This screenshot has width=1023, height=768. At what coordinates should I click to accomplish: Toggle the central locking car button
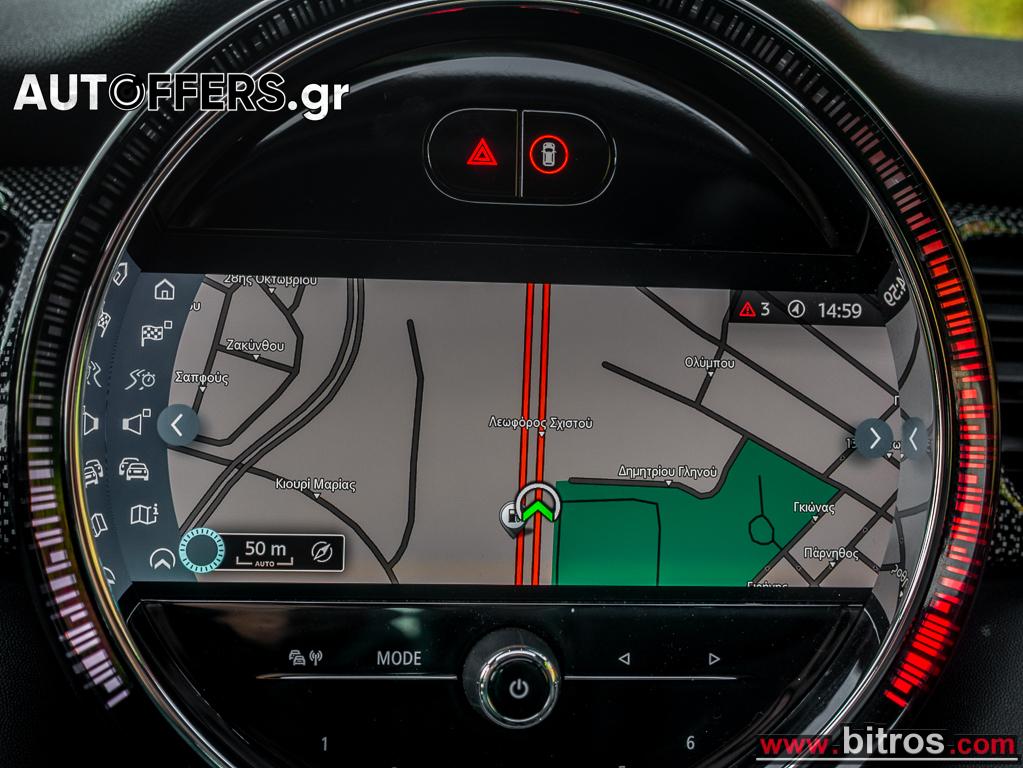[549, 154]
